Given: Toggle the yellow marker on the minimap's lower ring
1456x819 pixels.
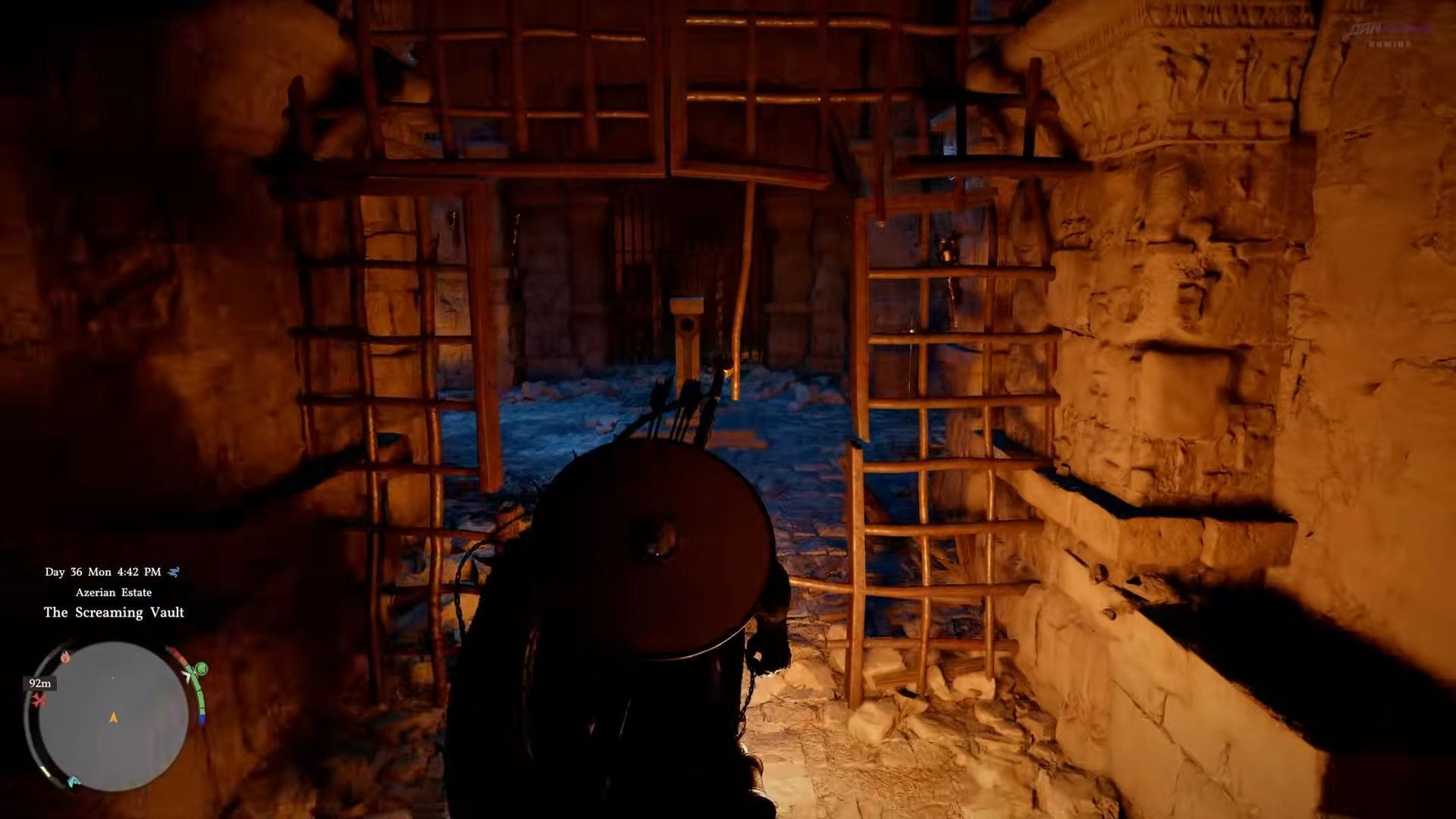Looking at the screenshot, I should coord(45,770).
